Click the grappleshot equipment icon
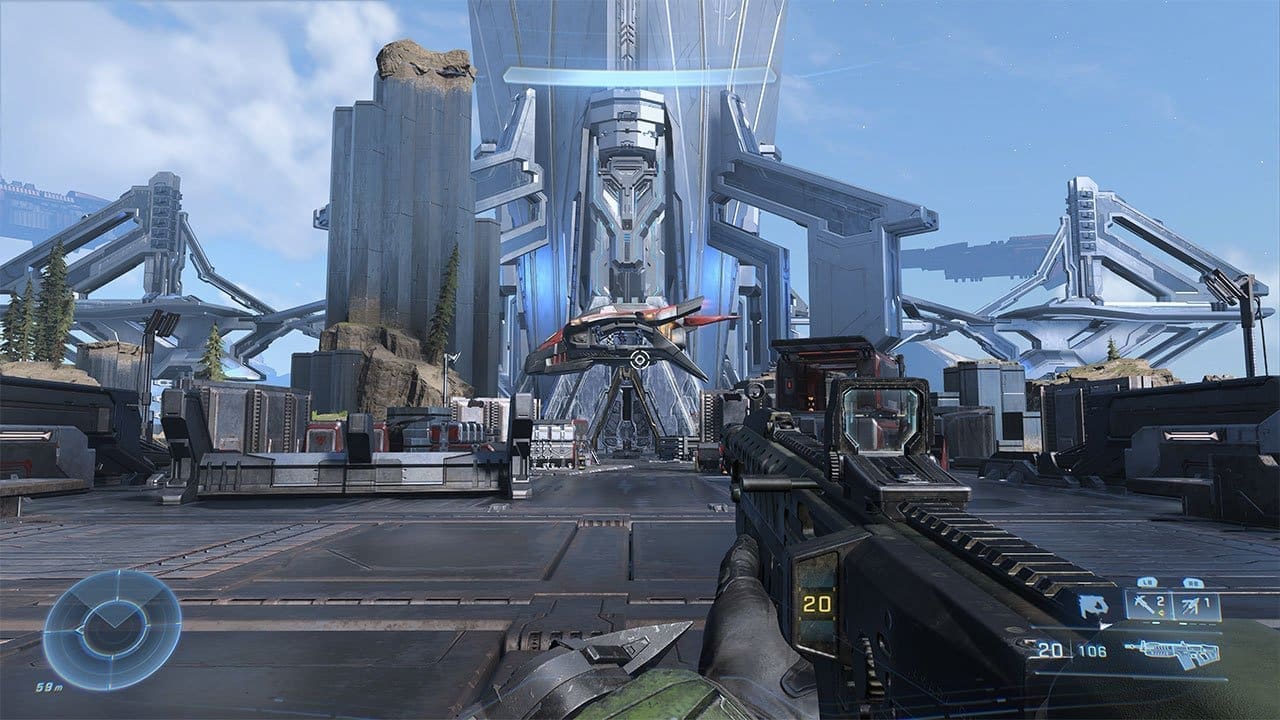 [x=1144, y=605]
